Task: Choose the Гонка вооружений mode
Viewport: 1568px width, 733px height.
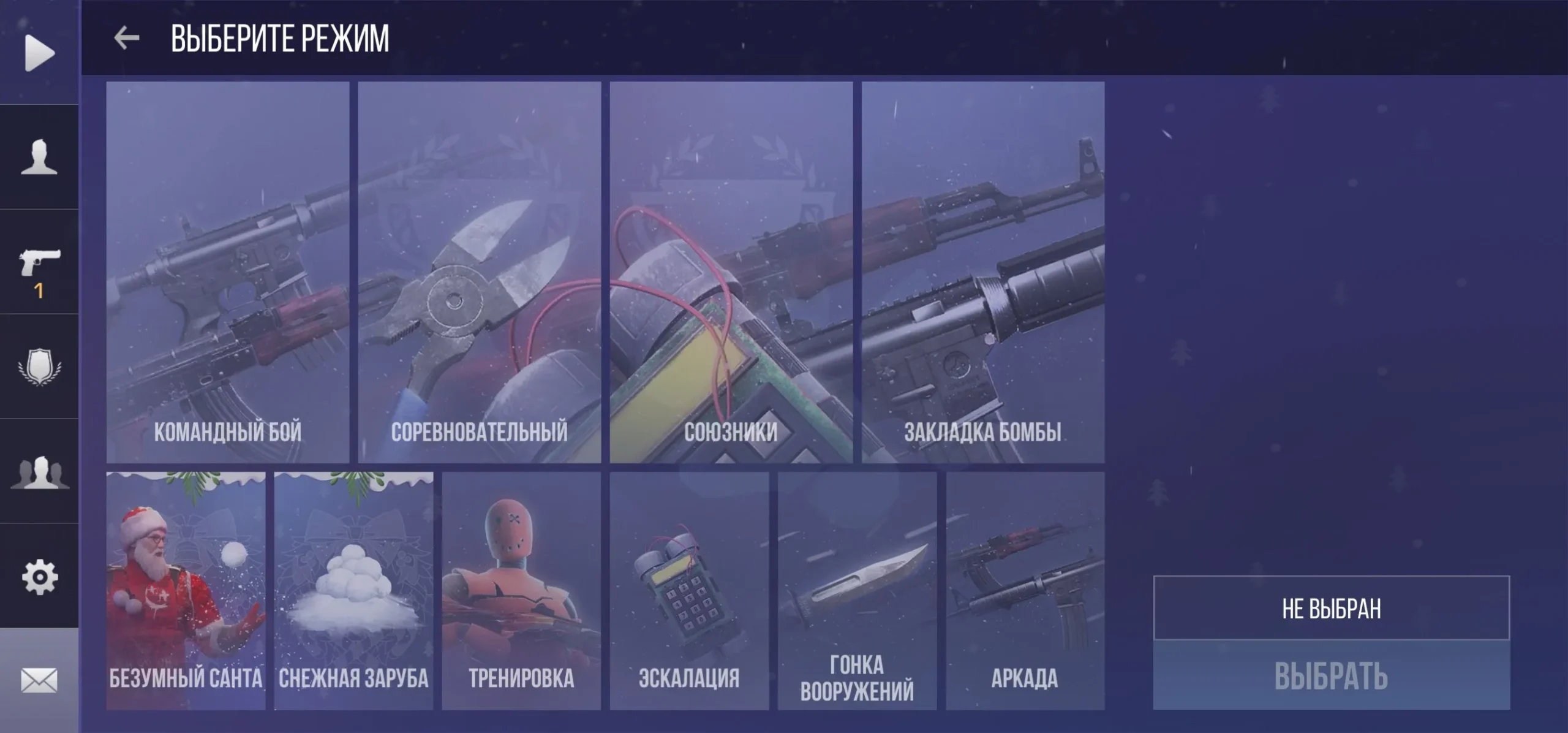Action: tap(857, 591)
